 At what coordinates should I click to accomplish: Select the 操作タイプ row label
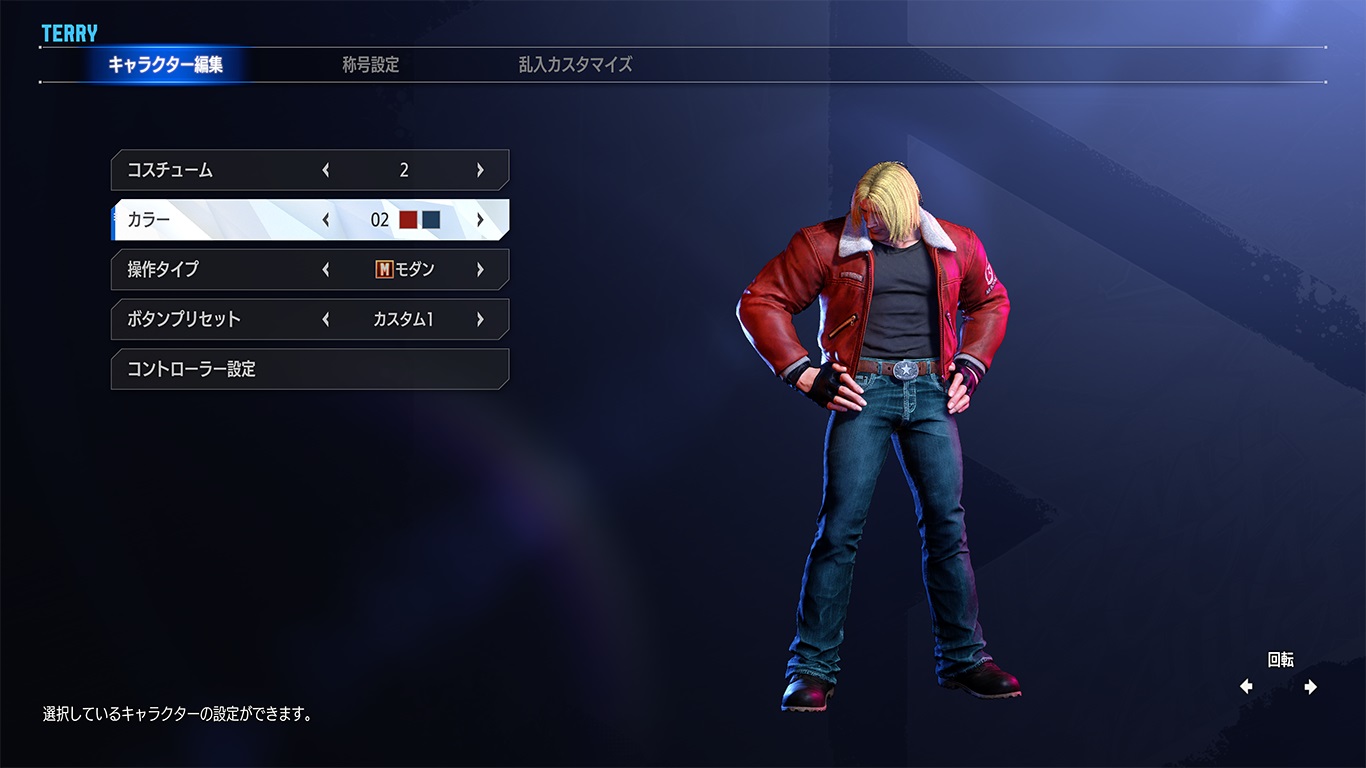163,270
